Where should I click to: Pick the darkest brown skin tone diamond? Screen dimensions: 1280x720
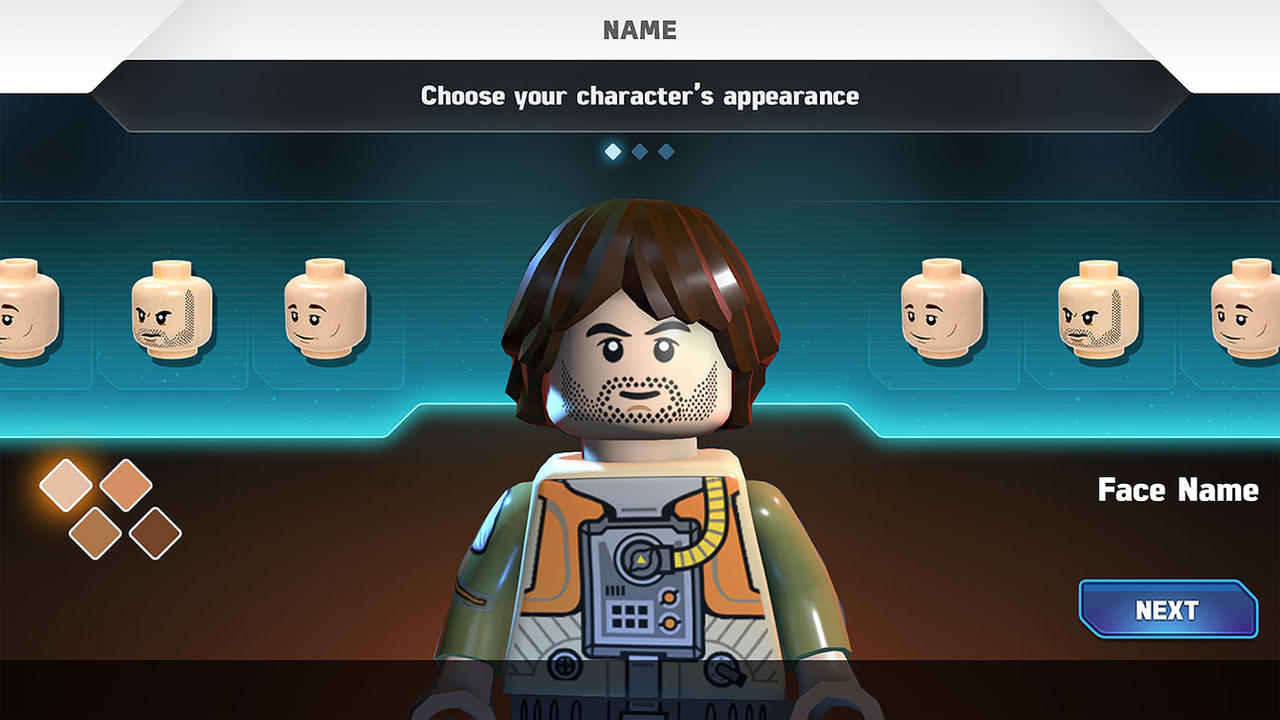click(157, 533)
